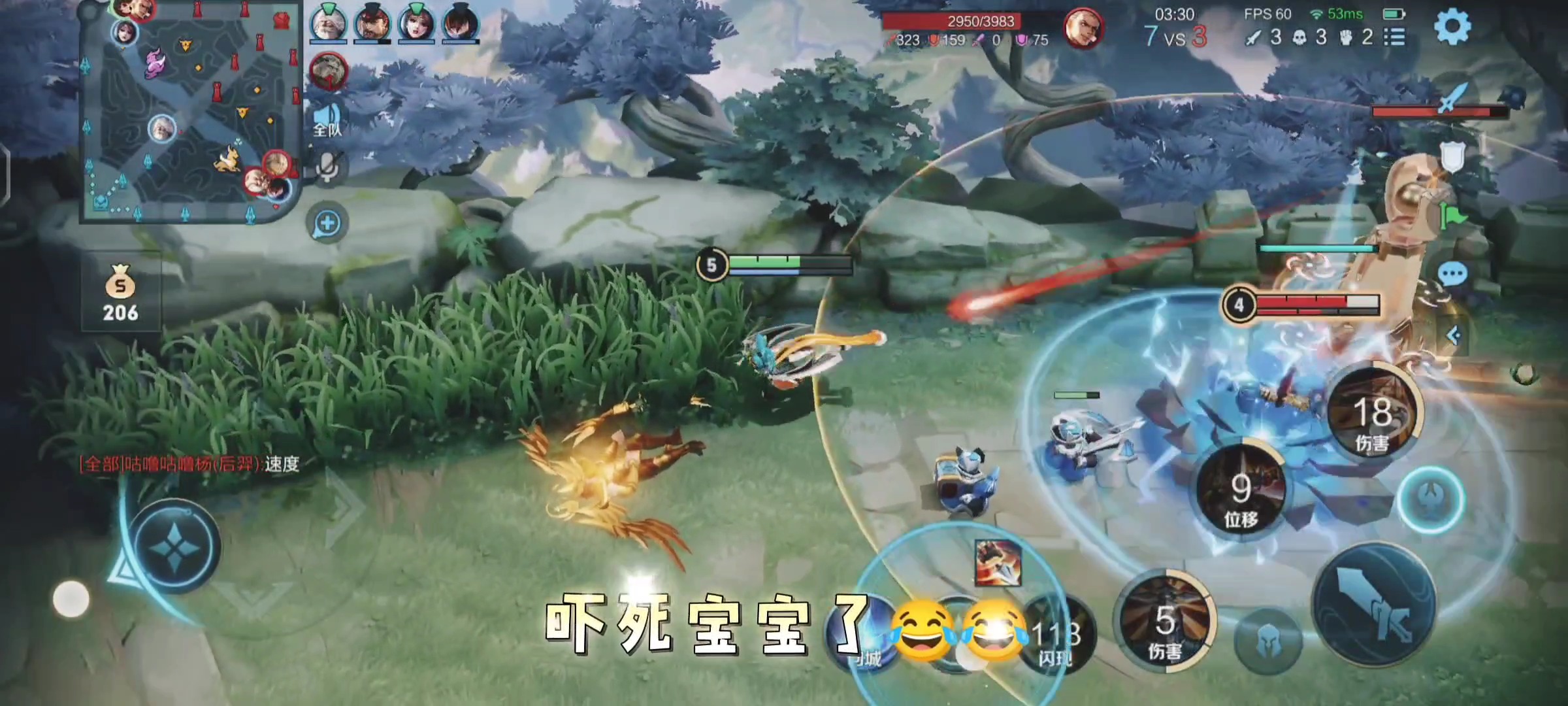Send the white shield retreat signal
1568x706 pixels.
(1452, 157)
